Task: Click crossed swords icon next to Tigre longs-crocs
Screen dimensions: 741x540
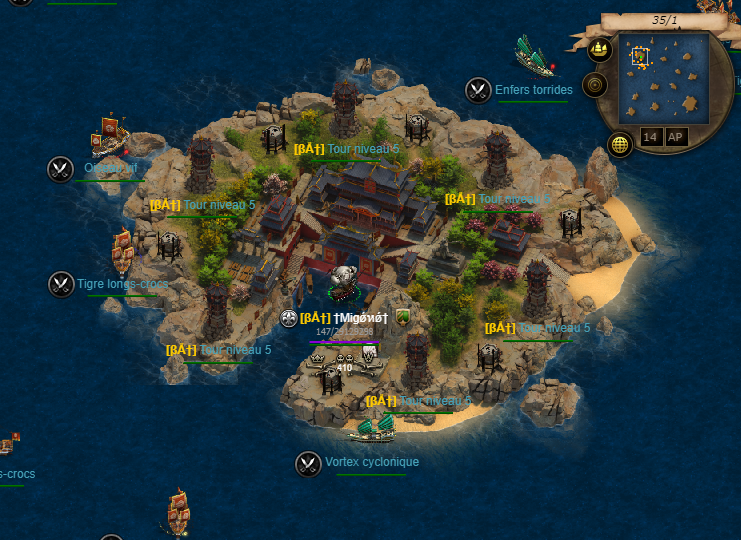Action: pyautogui.click(x=61, y=284)
